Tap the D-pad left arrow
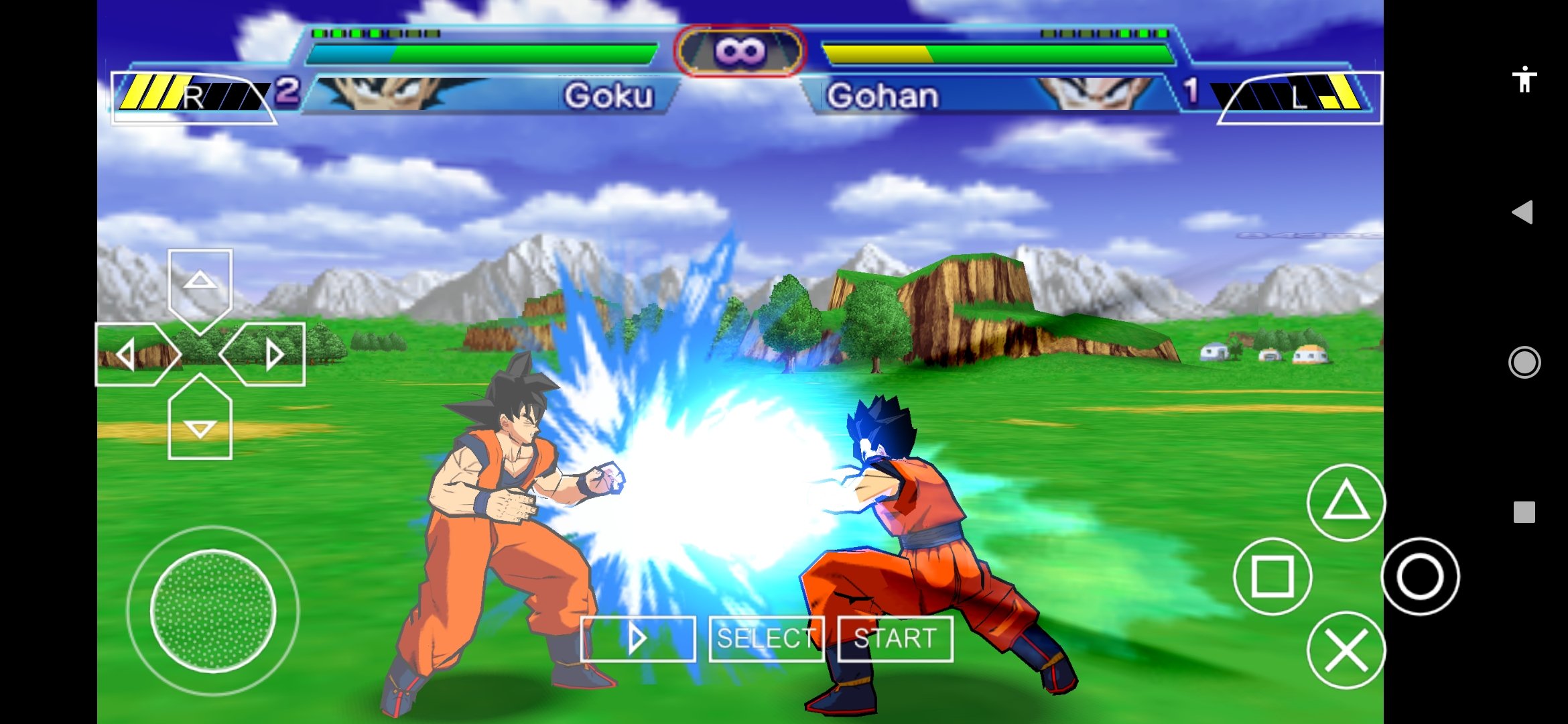Screen dimensions: 1568x724 click(x=129, y=354)
